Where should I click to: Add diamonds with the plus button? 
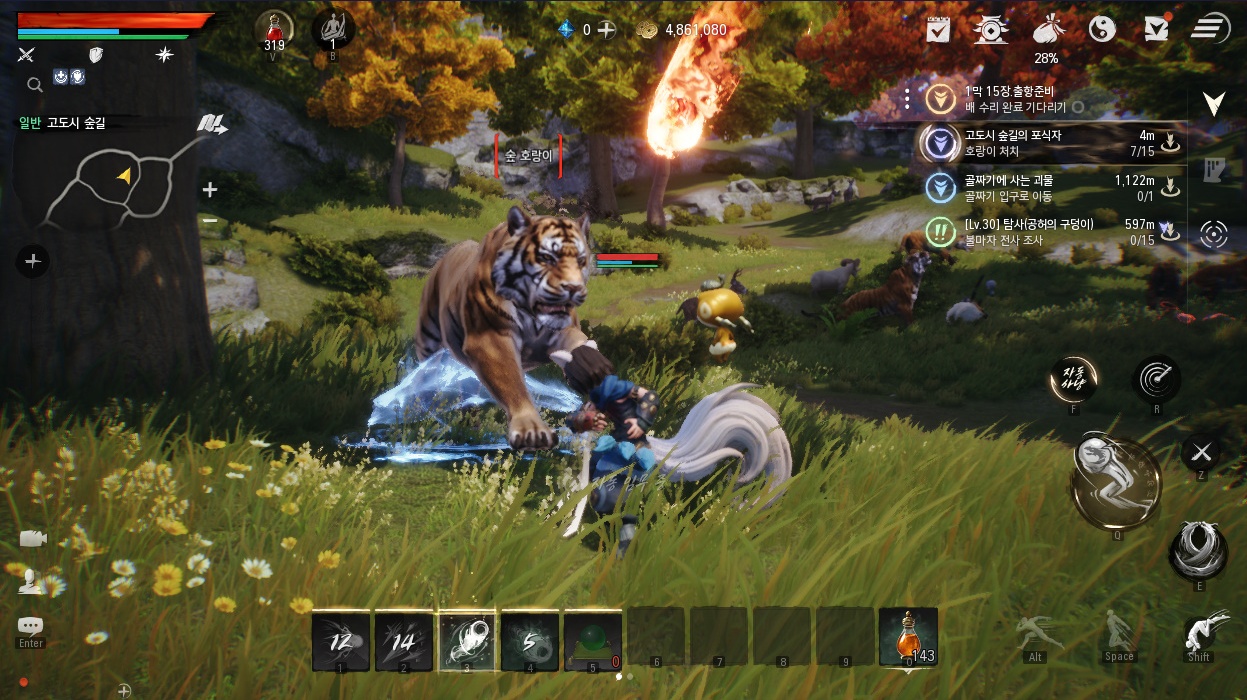(x=606, y=30)
